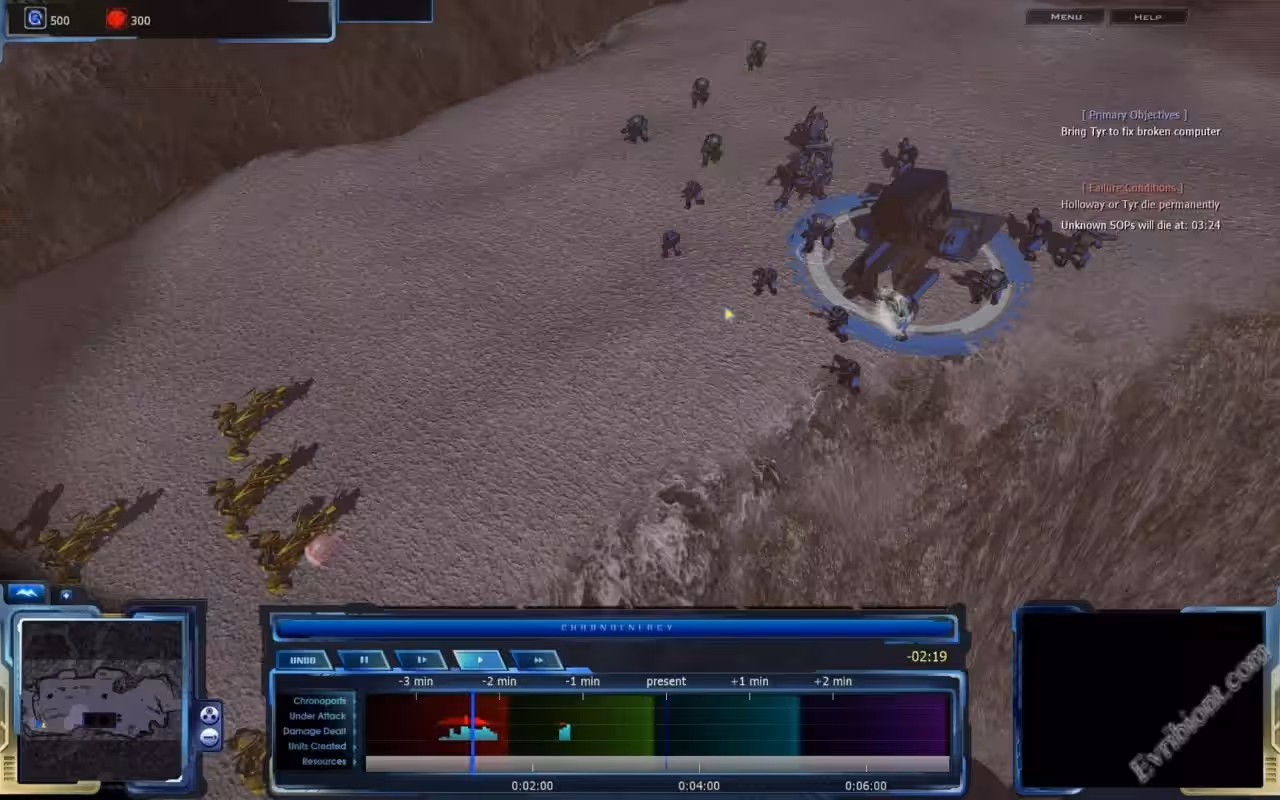Open the Help button

tap(1147, 17)
